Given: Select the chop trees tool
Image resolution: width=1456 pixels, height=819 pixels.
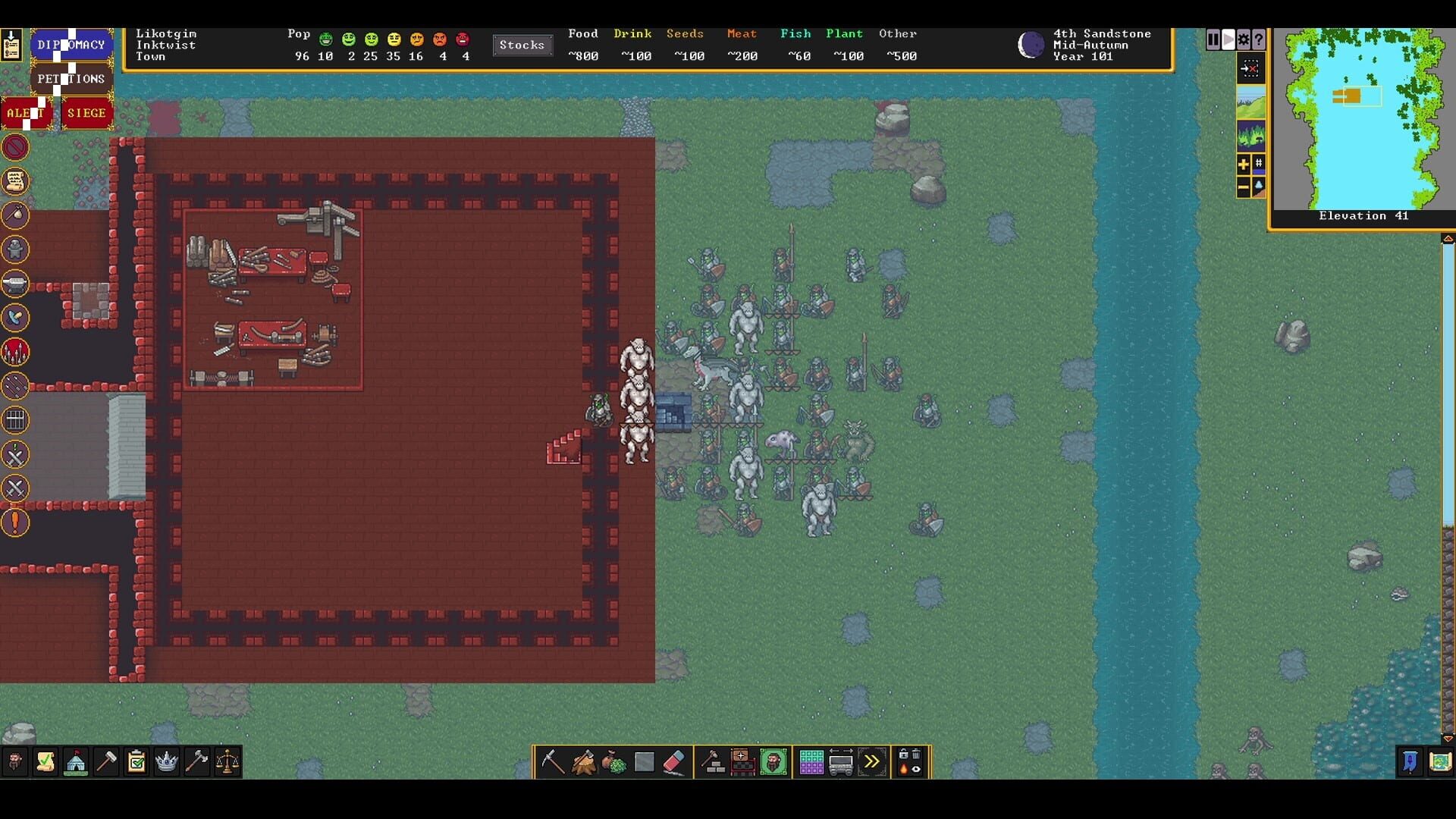Looking at the screenshot, I should click(x=584, y=762).
